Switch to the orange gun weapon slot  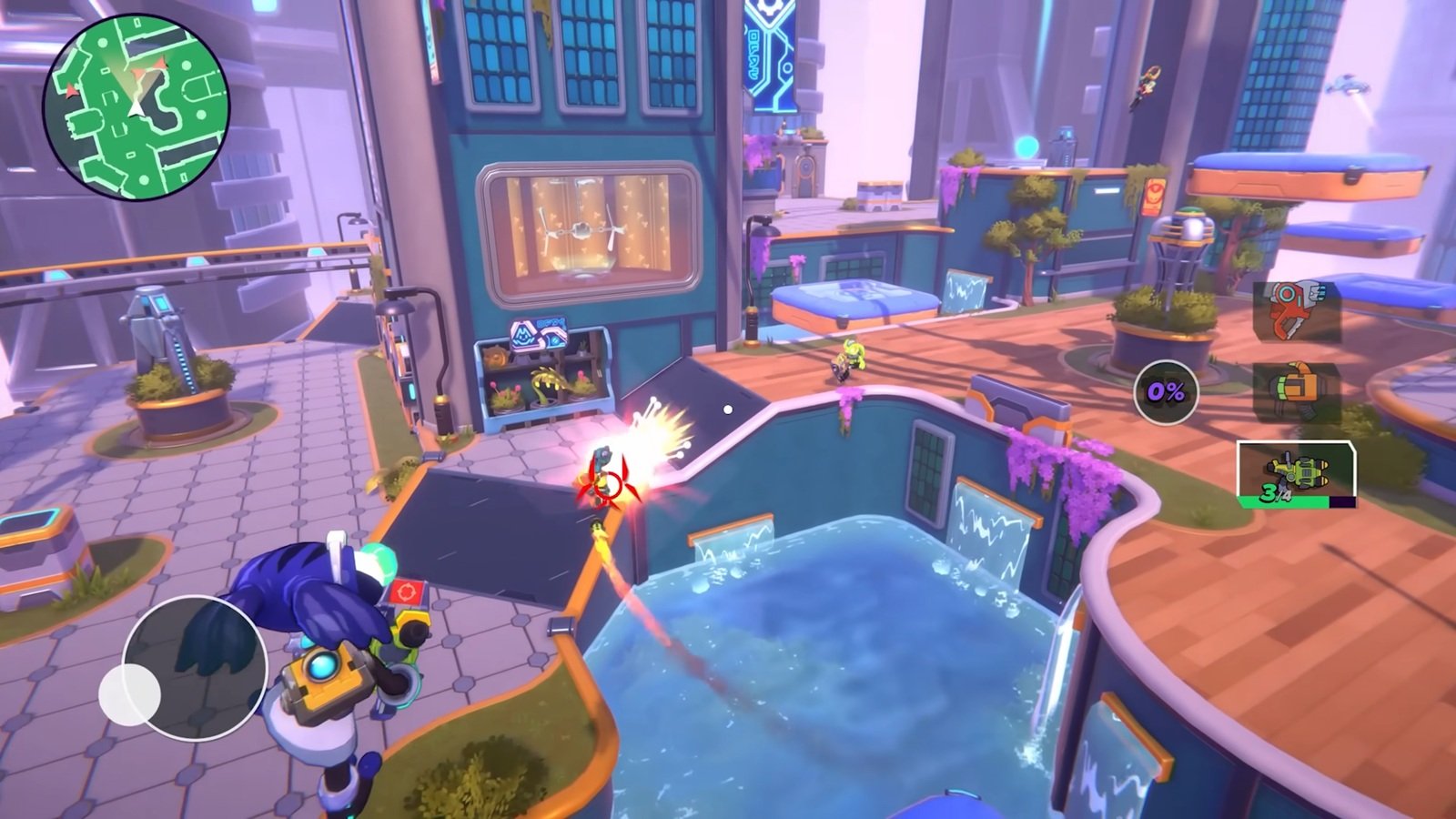tap(1296, 392)
